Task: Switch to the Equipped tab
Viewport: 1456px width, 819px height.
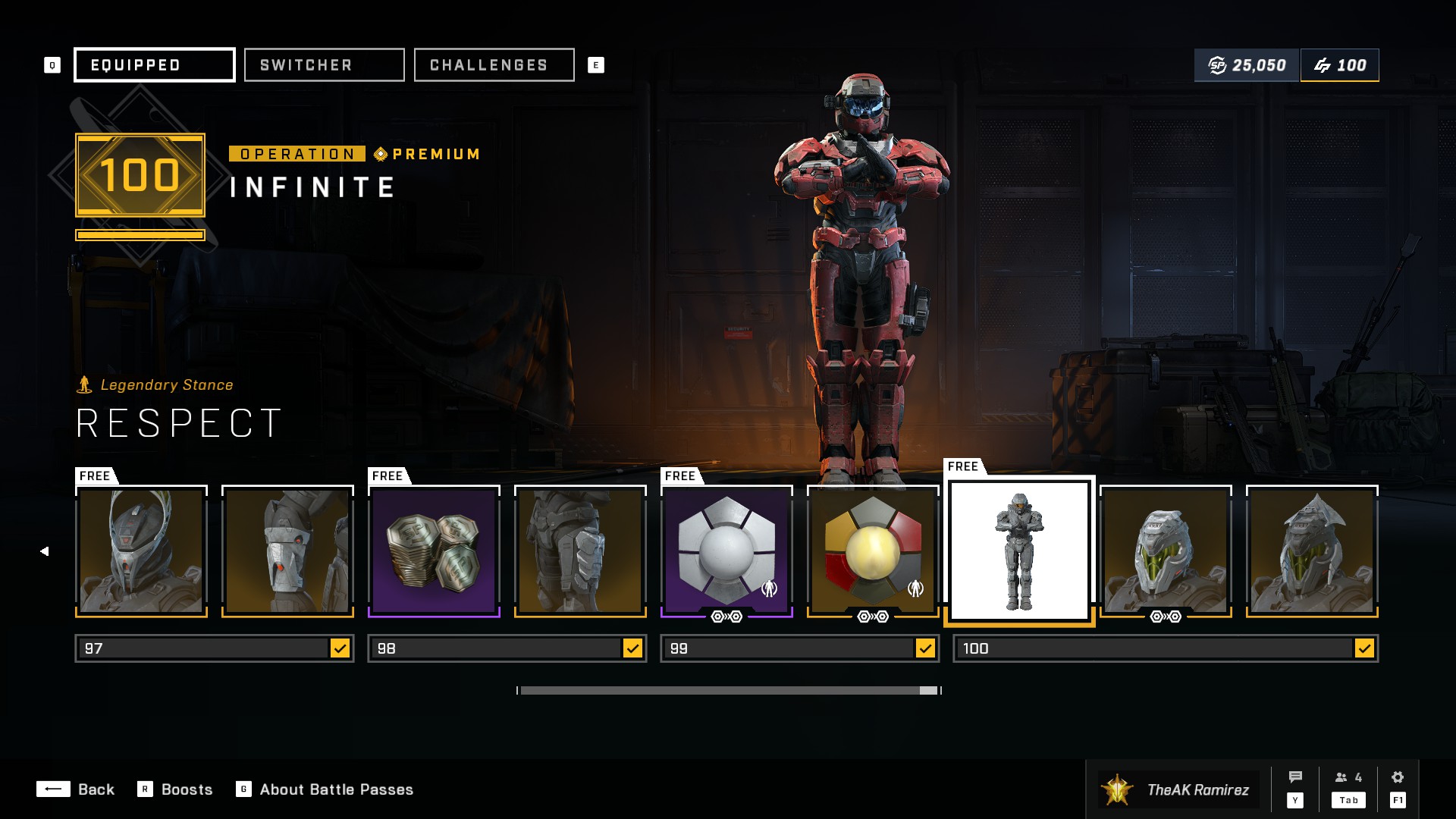Action: coord(154,65)
